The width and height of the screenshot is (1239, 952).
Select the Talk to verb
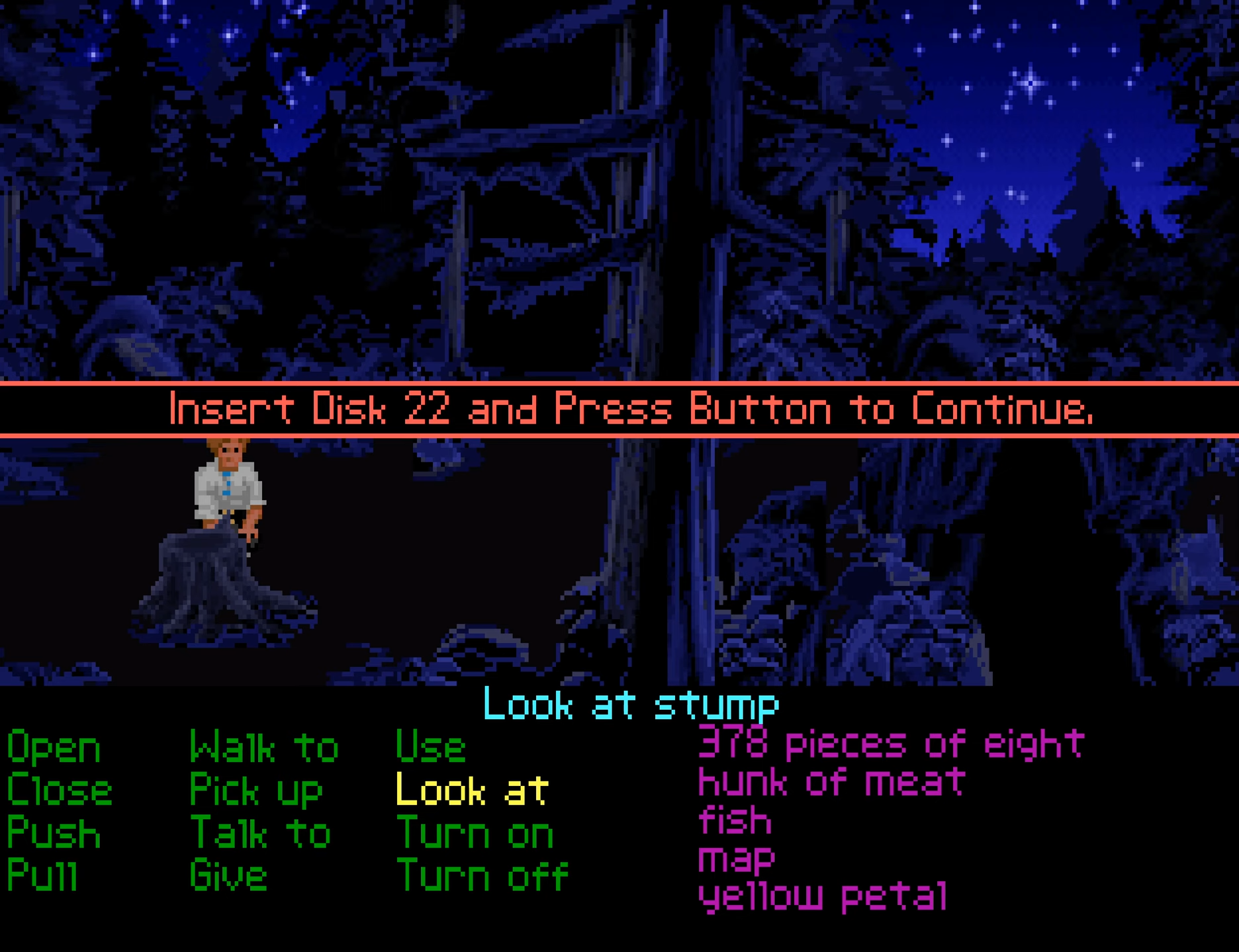(x=259, y=834)
